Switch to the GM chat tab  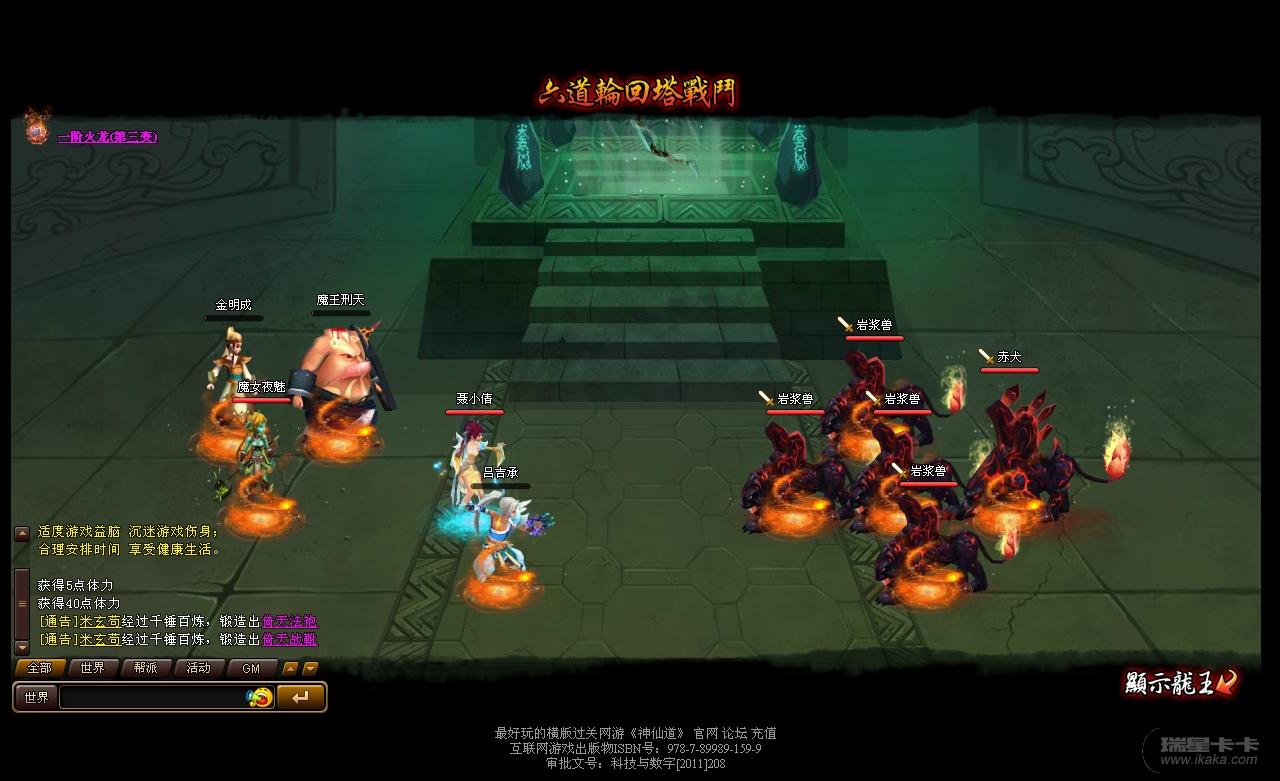point(251,668)
